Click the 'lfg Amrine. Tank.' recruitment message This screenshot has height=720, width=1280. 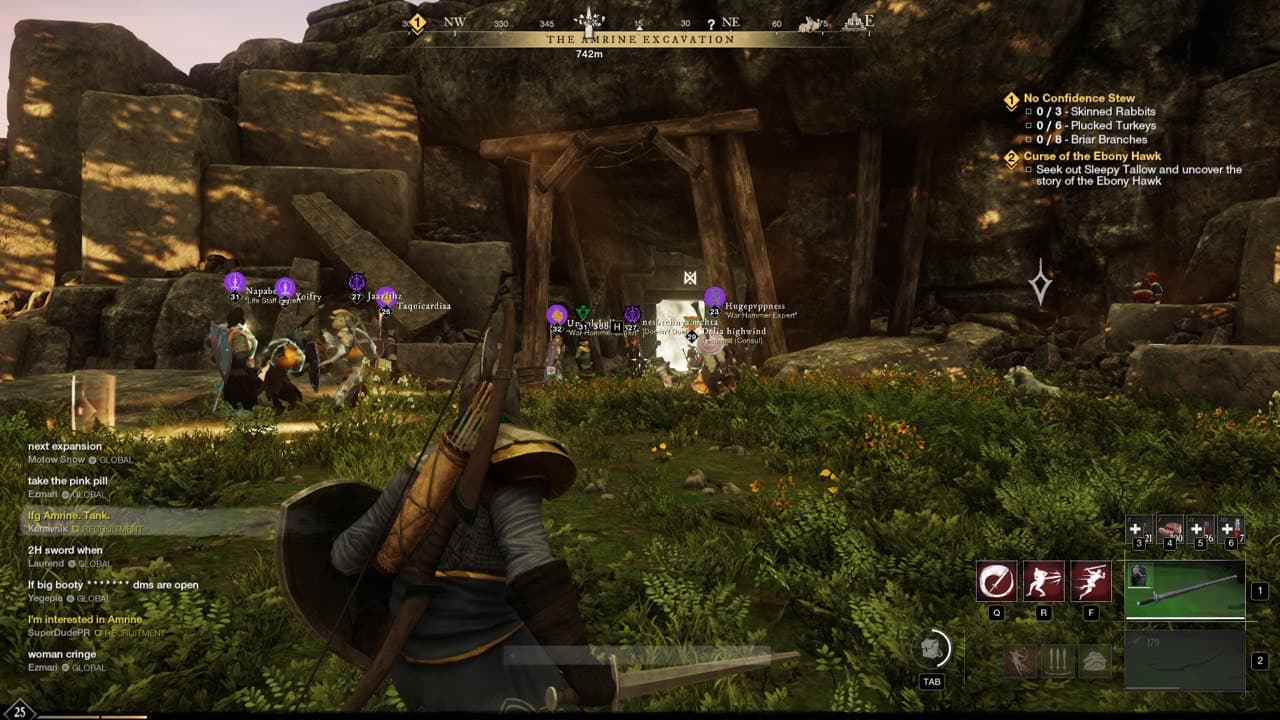coord(68,515)
